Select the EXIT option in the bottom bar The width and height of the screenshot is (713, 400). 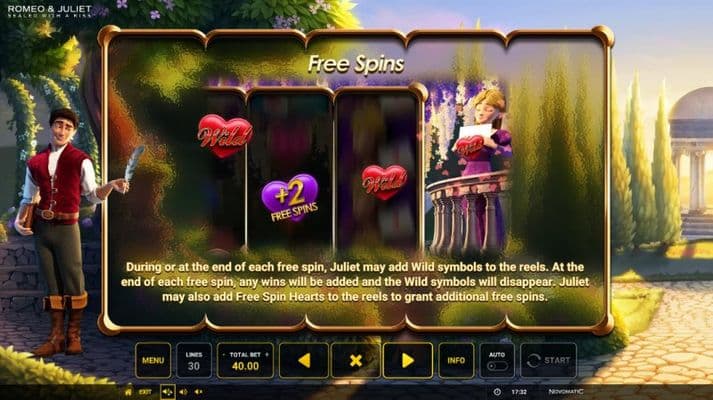click(146, 392)
